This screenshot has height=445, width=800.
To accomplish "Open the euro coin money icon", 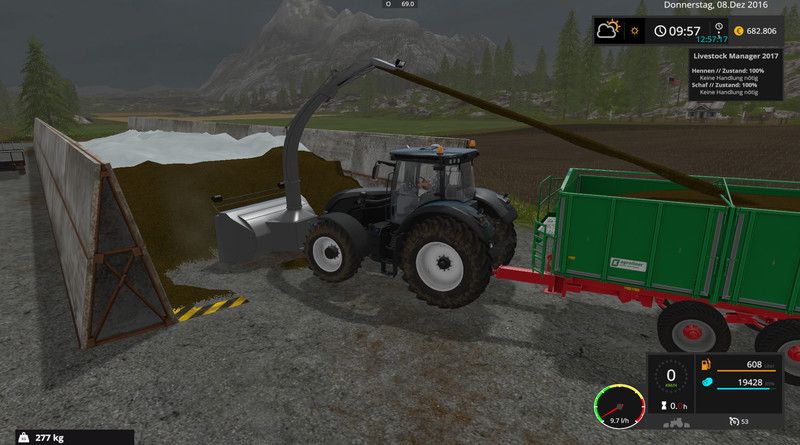I will pyautogui.click(x=741, y=31).
